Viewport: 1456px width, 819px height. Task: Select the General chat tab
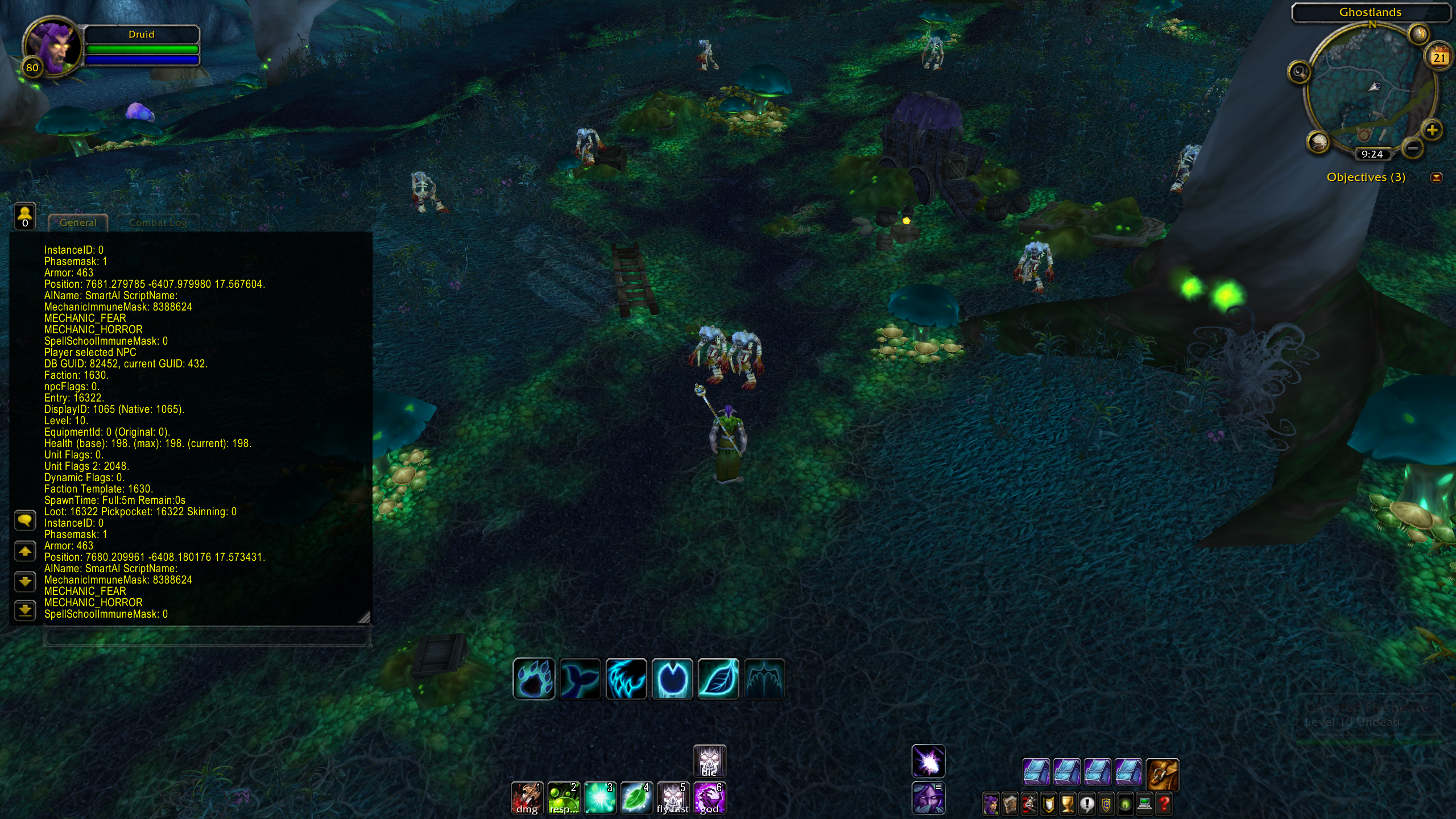pos(78,222)
